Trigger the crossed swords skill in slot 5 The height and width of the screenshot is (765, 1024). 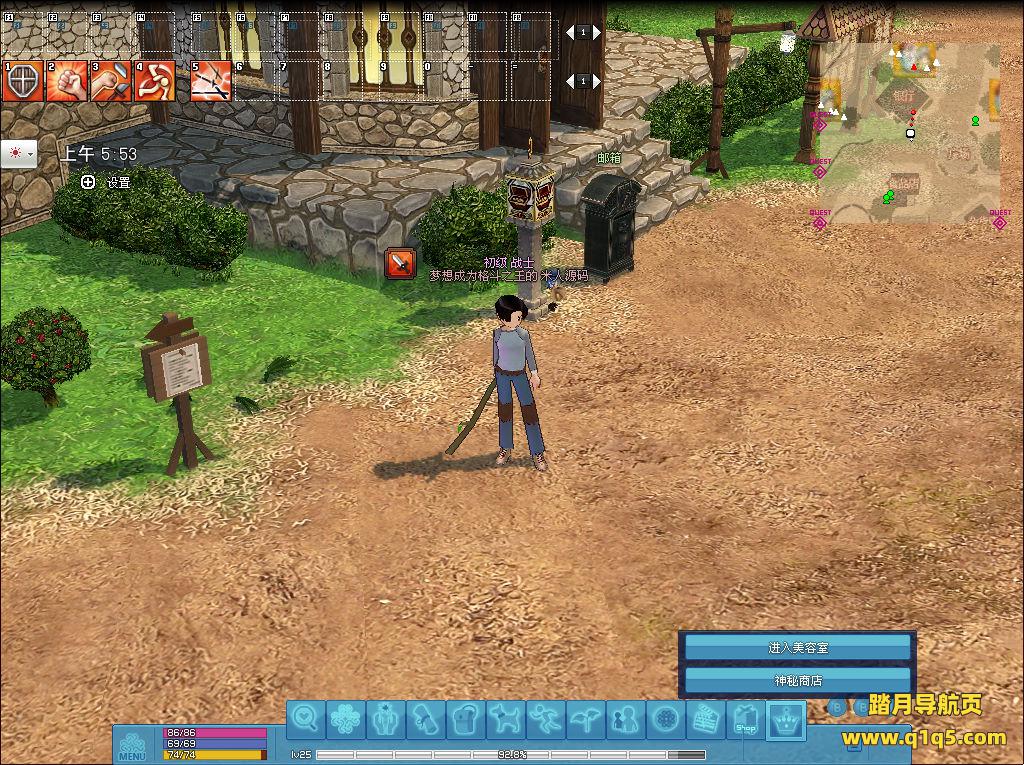(x=210, y=81)
